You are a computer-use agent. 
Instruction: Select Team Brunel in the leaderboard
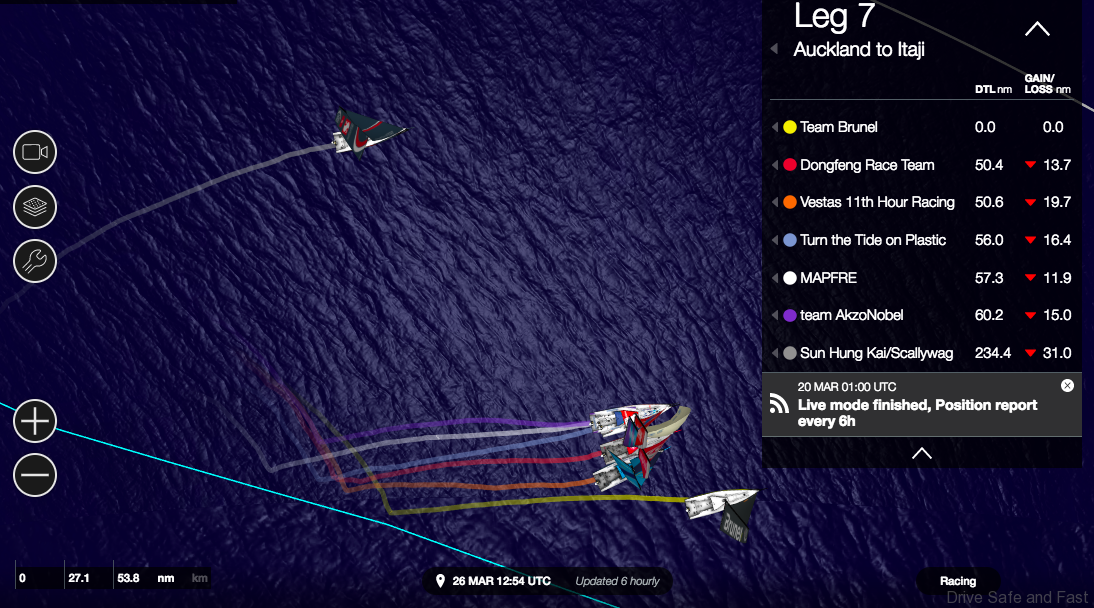pyautogui.click(x=838, y=127)
